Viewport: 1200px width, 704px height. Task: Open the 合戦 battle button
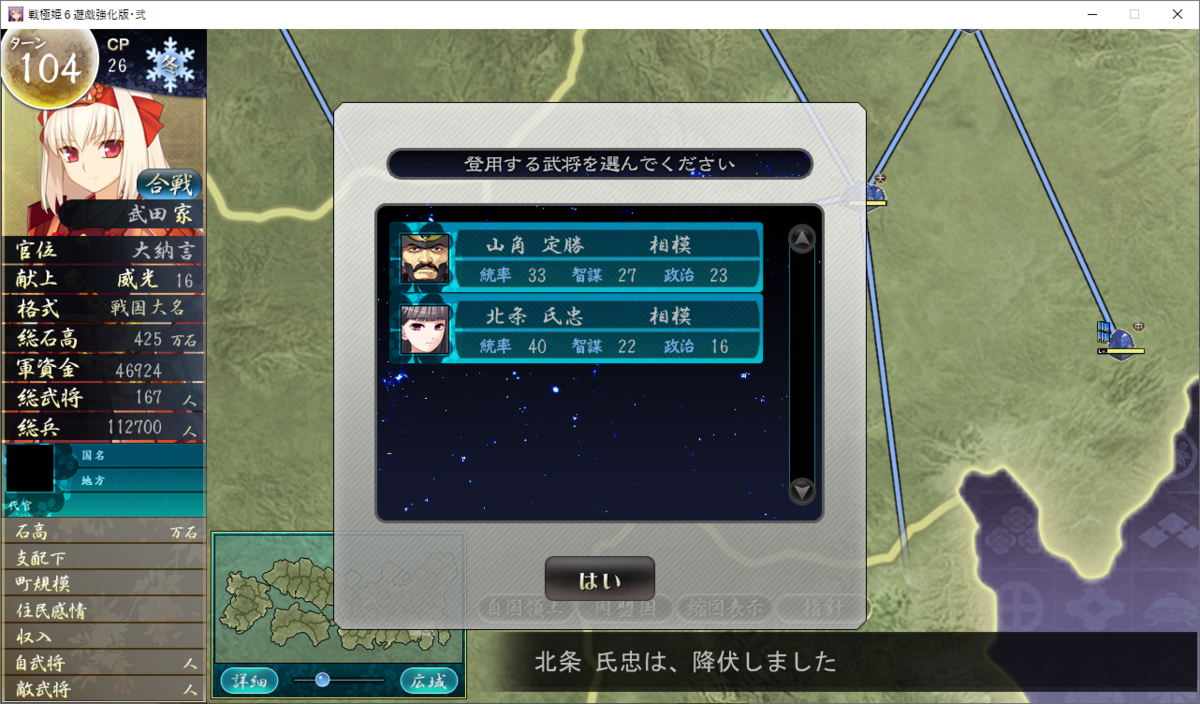[169, 184]
